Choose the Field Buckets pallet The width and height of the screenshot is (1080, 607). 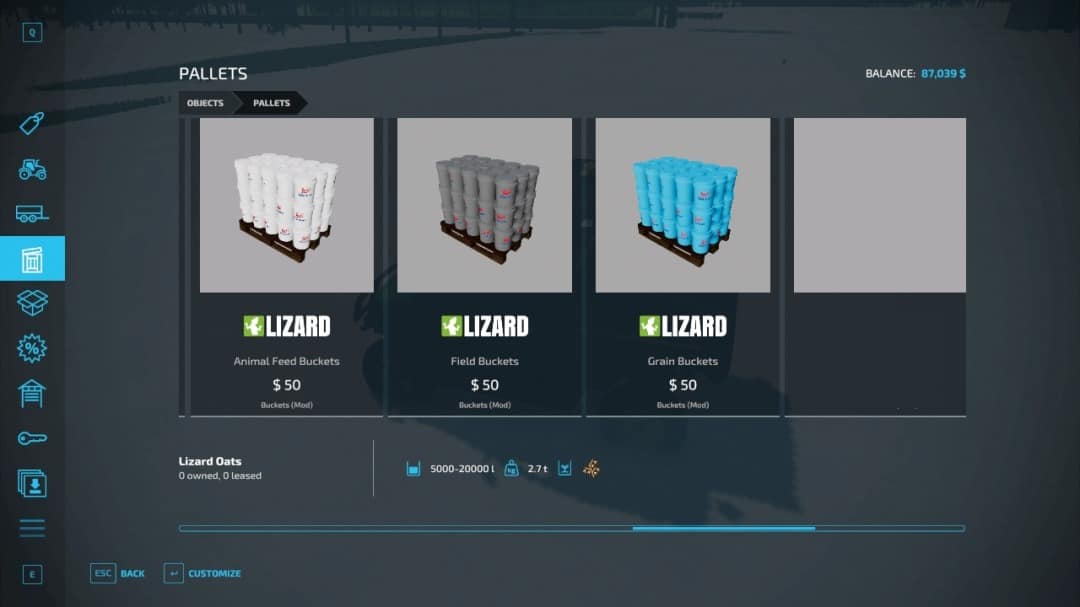[485, 265]
